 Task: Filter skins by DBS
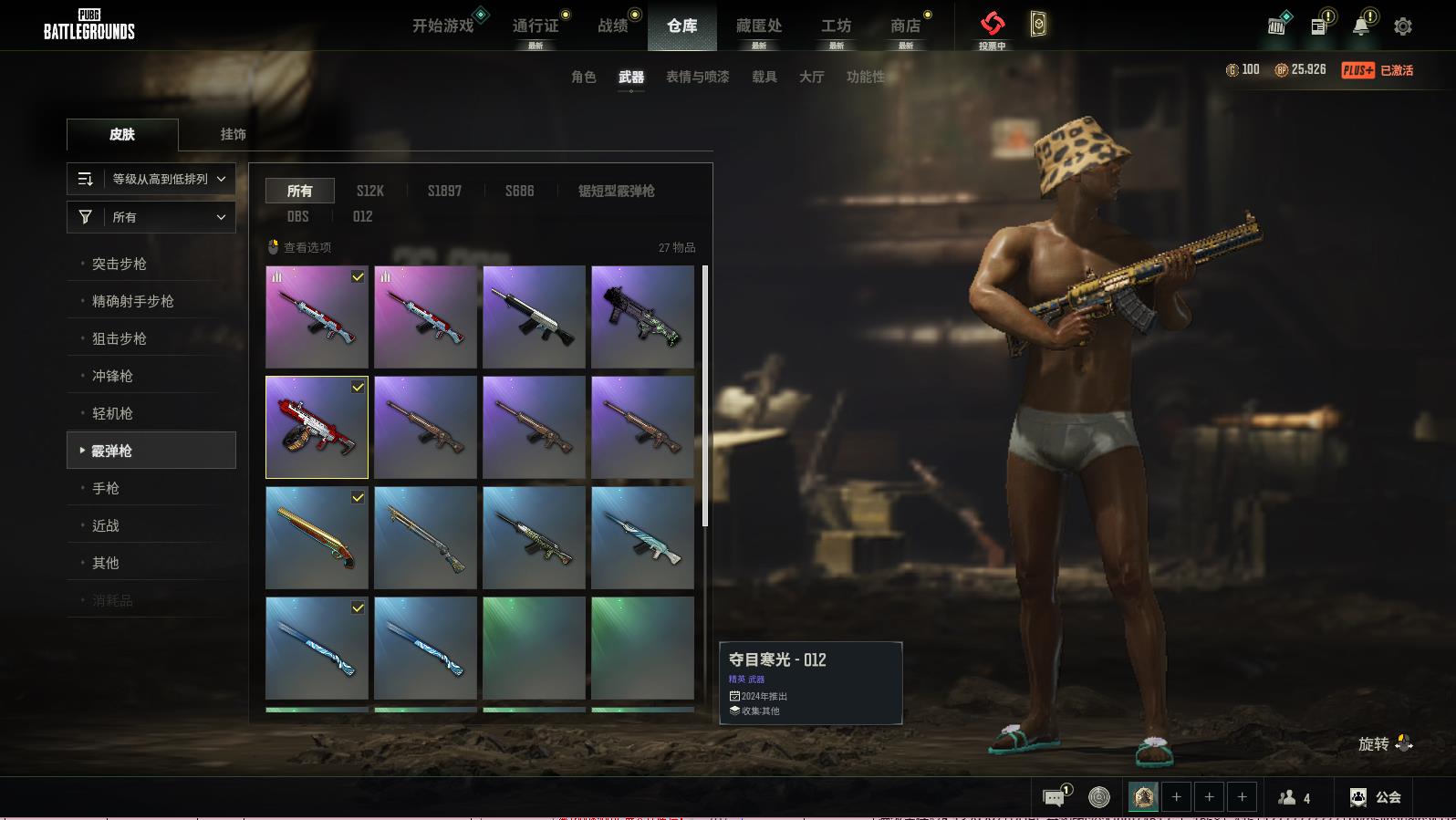tap(298, 216)
